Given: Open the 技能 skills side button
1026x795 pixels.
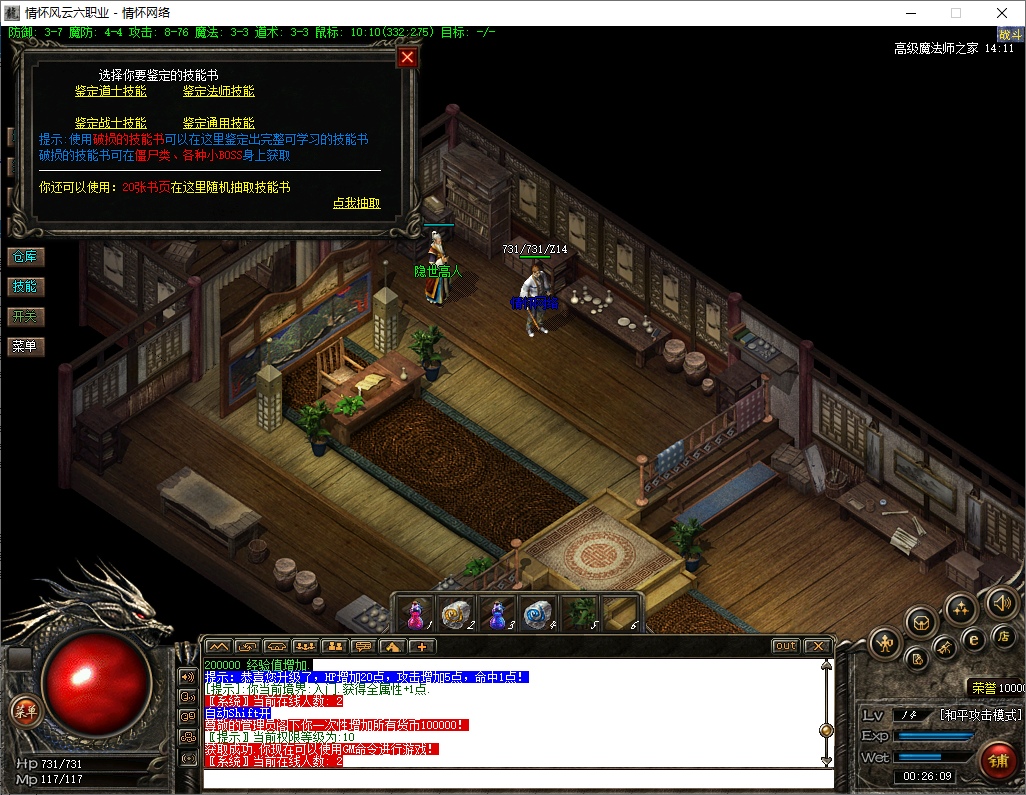Looking at the screenshot, I should coord(25,287).
